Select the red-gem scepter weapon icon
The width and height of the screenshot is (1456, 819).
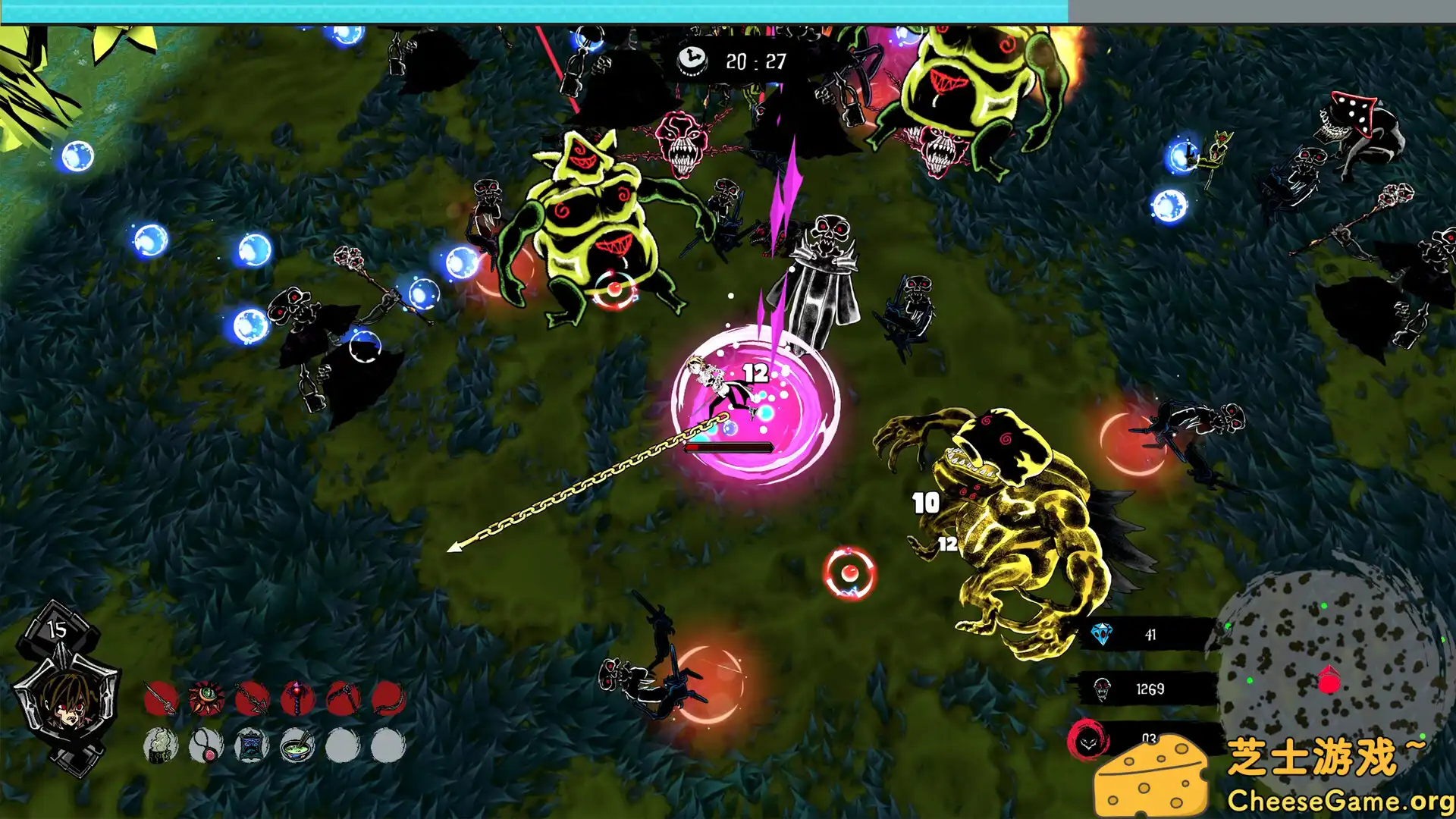pos(297,698)
